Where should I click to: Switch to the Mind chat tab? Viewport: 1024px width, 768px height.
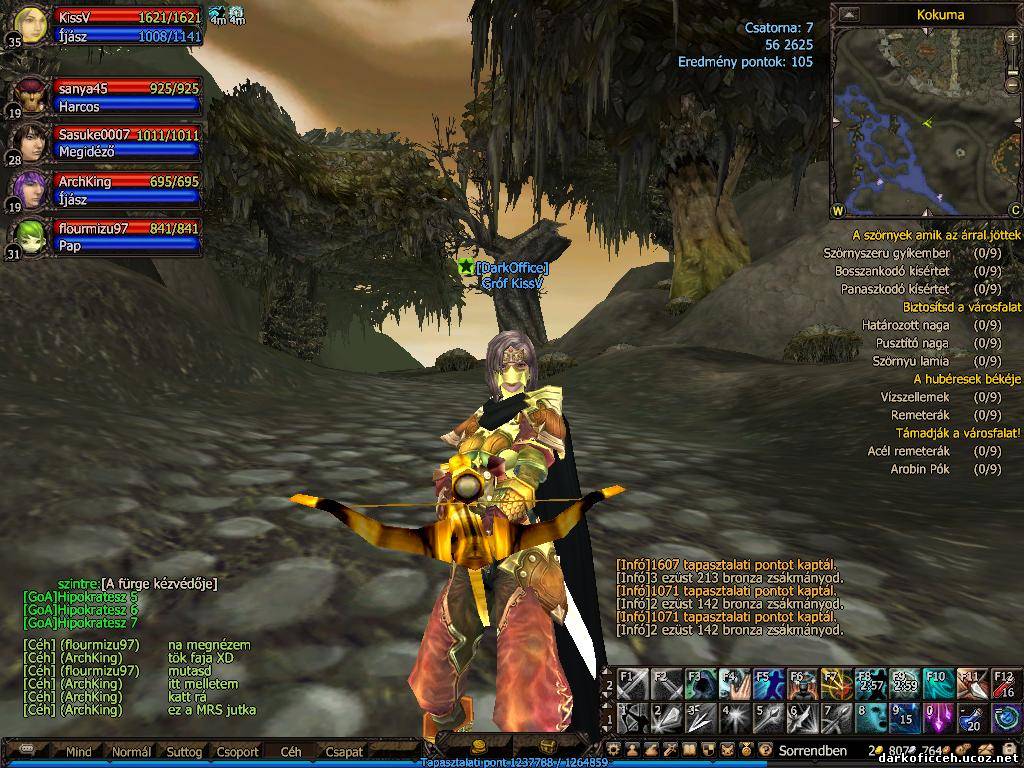[x=79, y=751]
